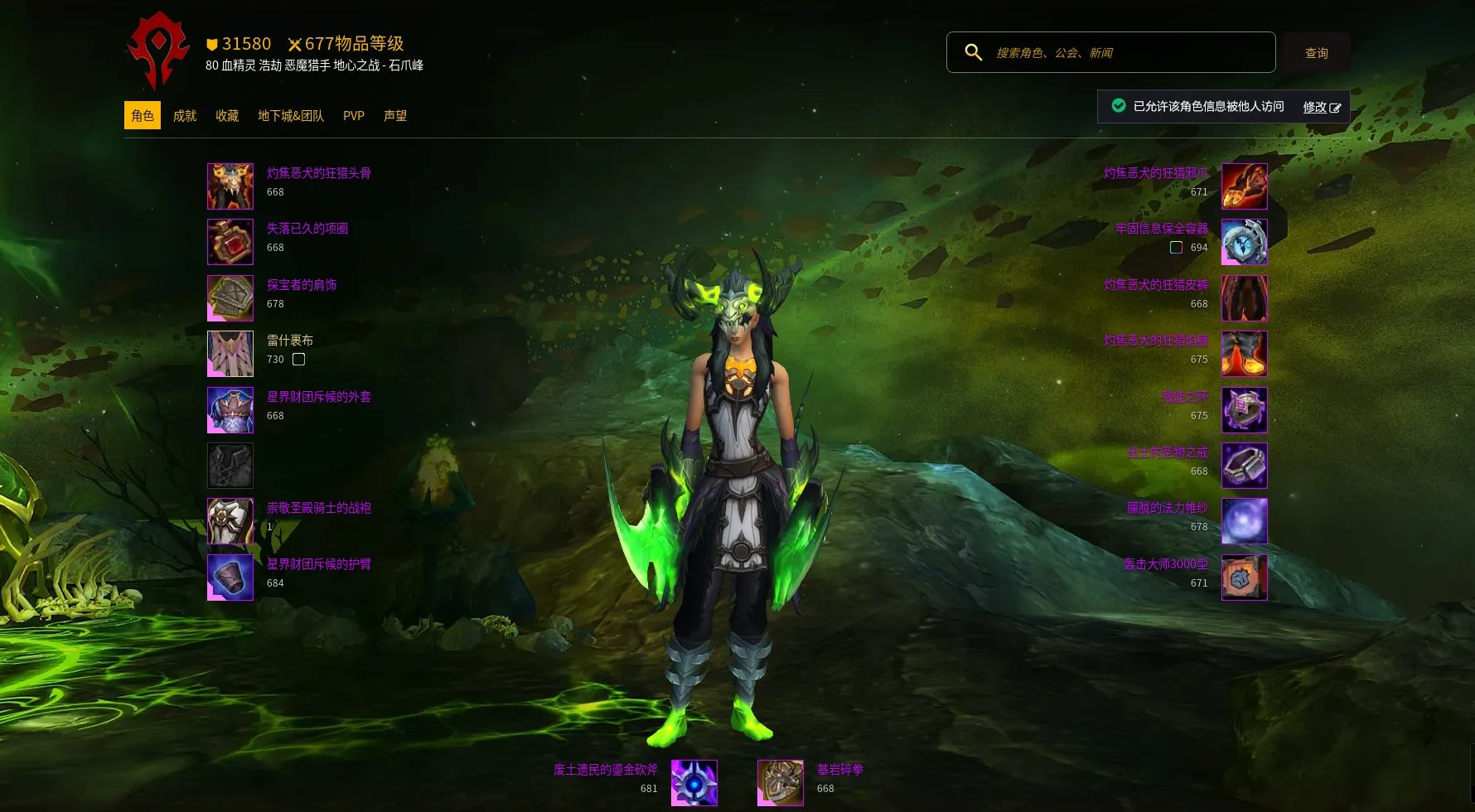Switch to the 成就 tab

pyautogui.click(x=185, y=116)
